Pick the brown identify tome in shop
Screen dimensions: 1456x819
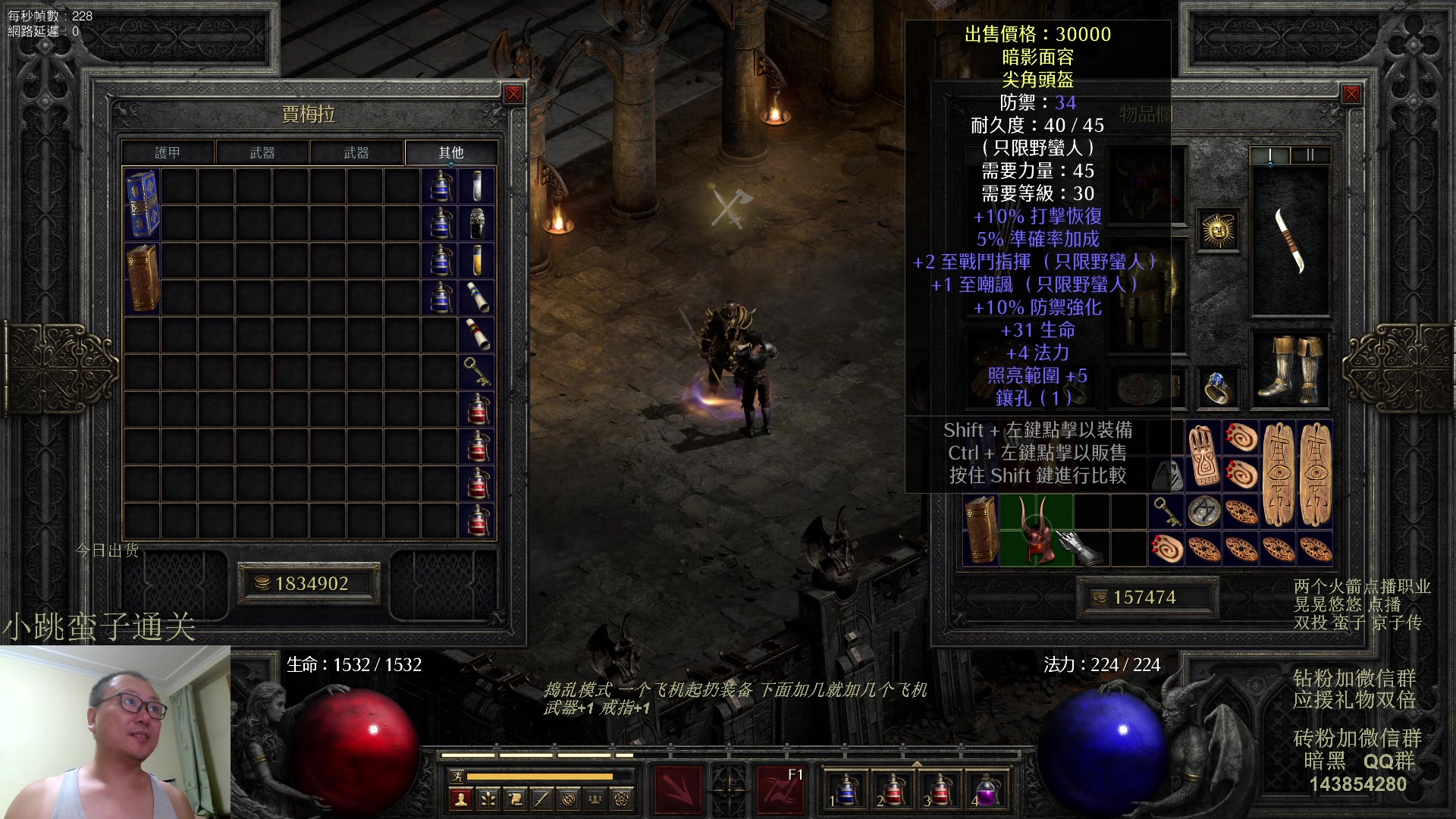click(142, 278)
